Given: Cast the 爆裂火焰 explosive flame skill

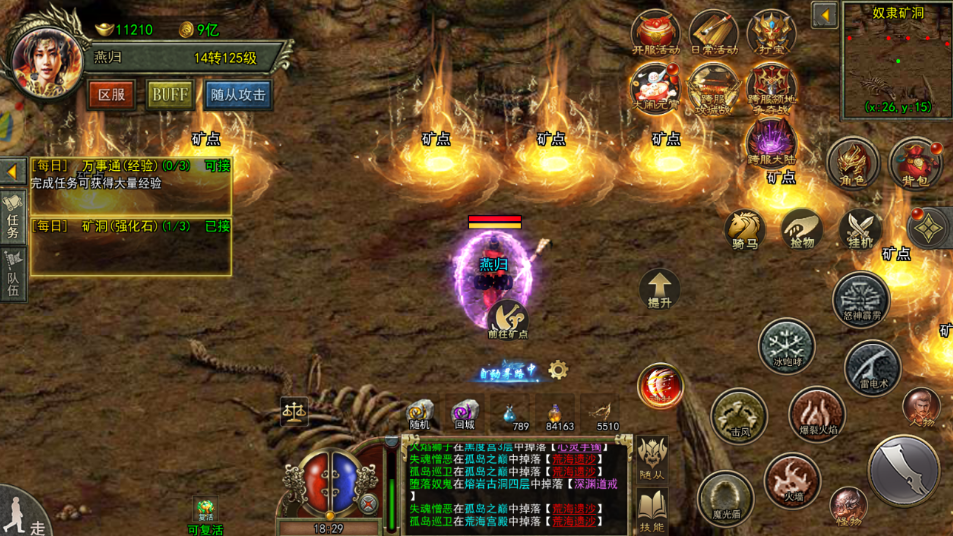Looking at the screenshot, I should 817,414.
